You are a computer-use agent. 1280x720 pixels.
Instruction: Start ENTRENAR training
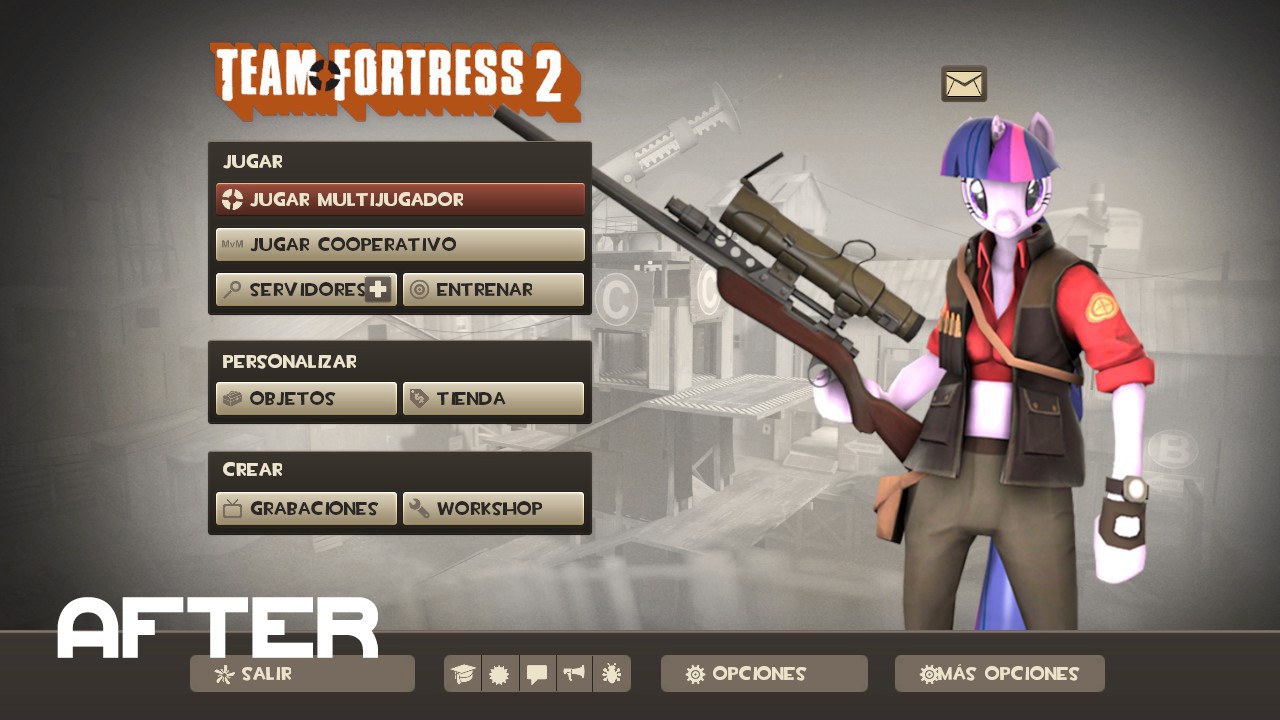point(493,289)
